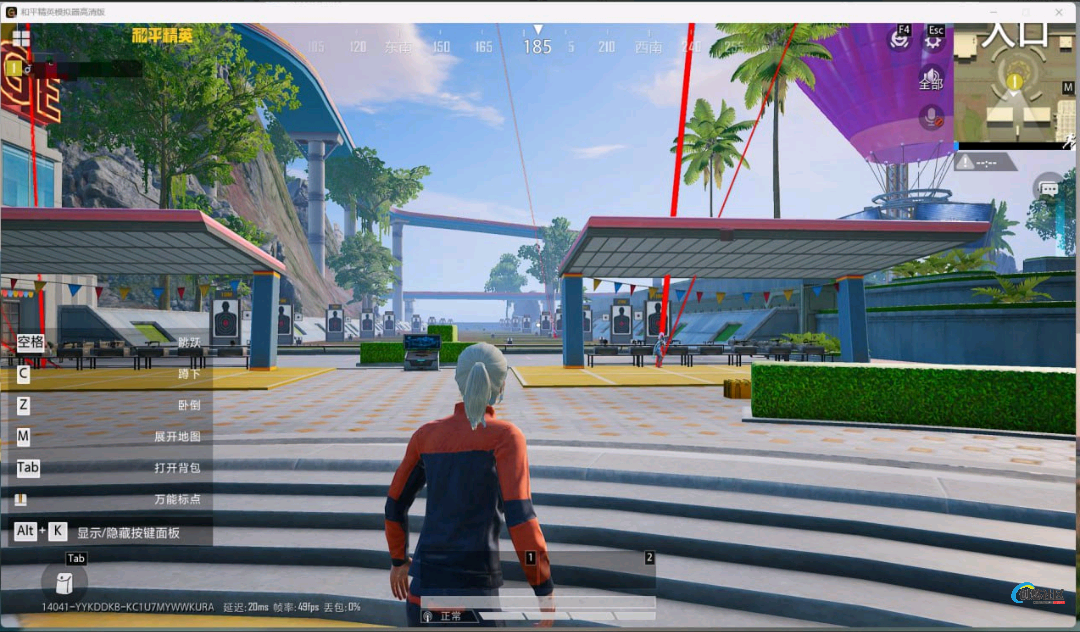
Task: Click the warning triangle report button
Action: point(967,162)
